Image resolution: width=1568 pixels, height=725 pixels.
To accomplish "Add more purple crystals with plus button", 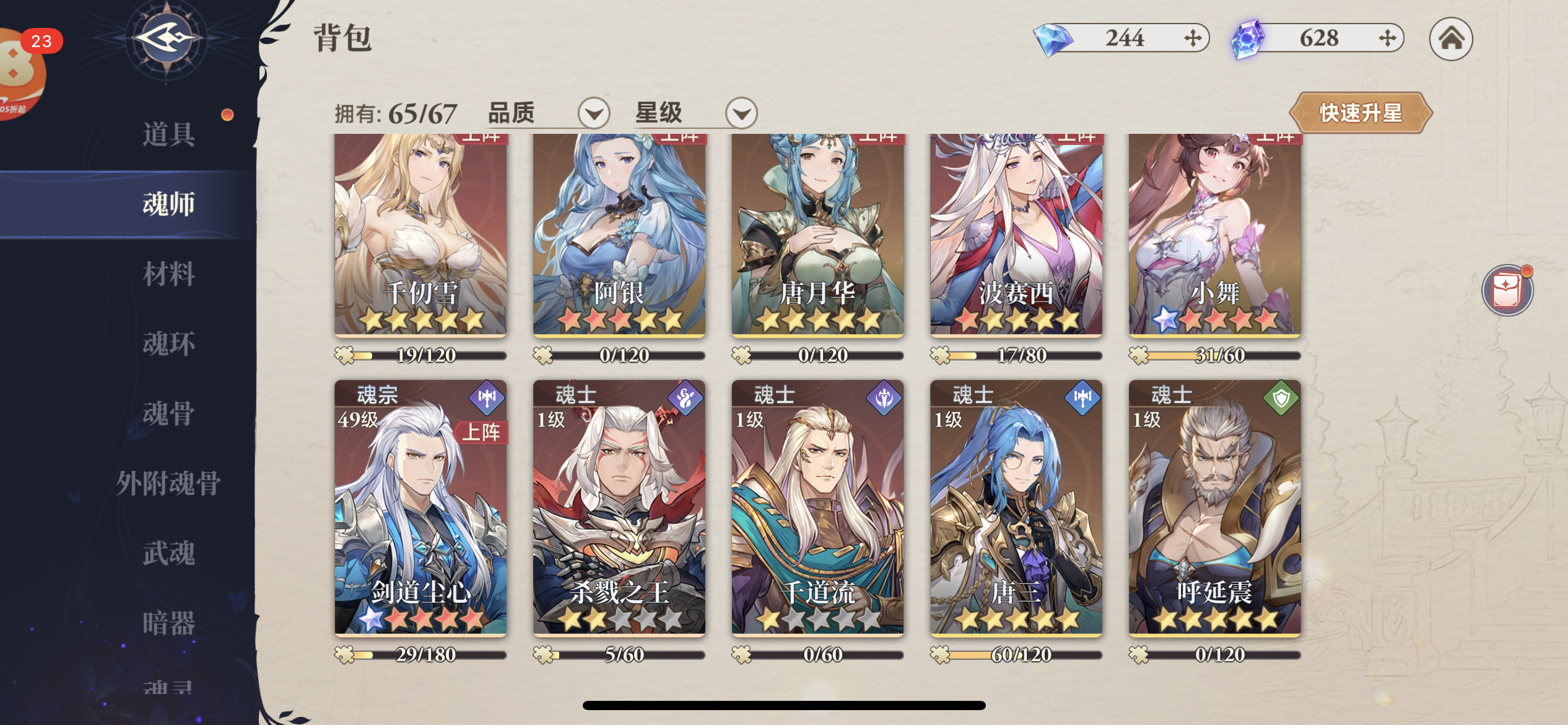I will pos(1387,38).
